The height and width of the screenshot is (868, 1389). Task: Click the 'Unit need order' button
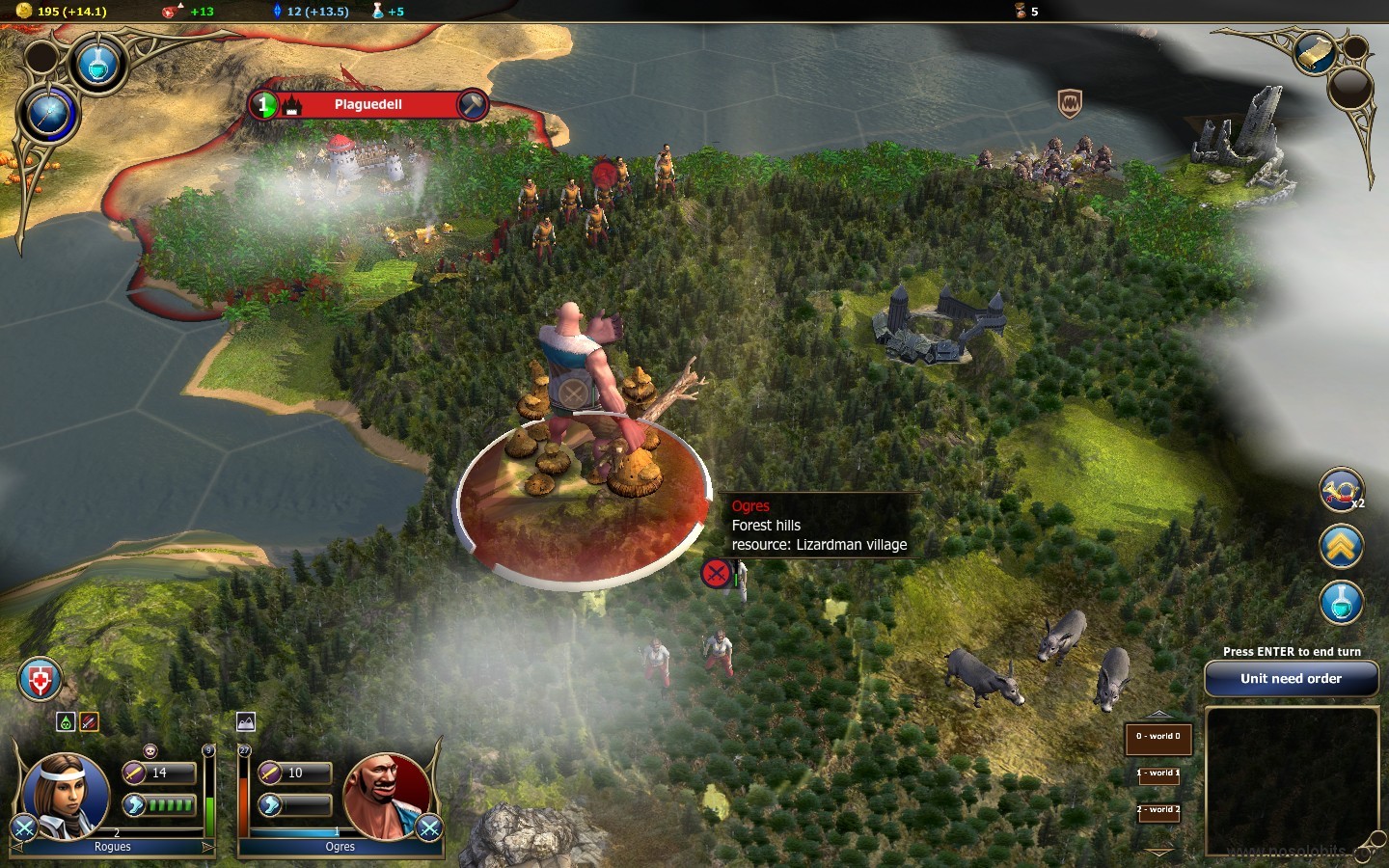[x=1291, y=679]
